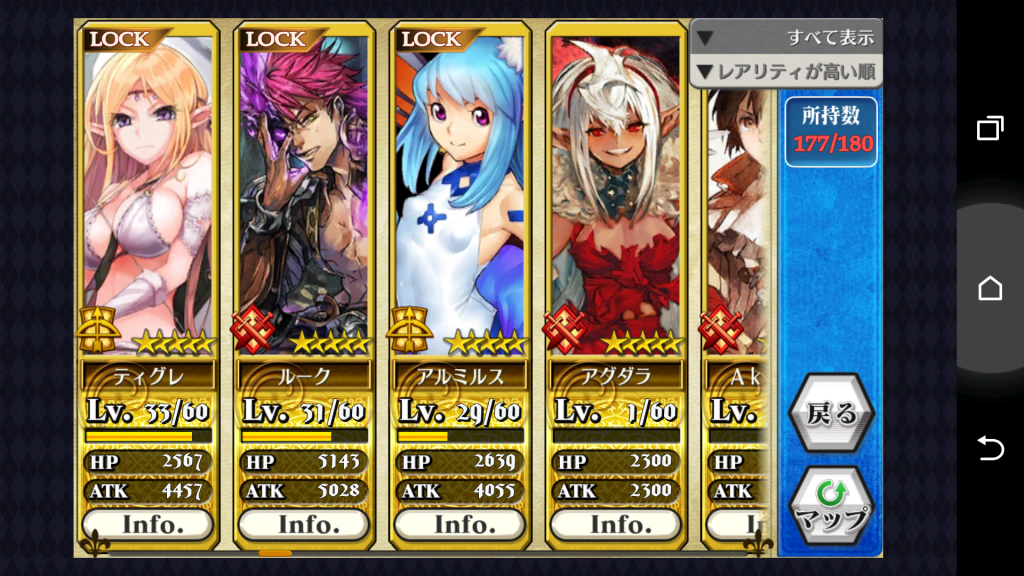Open the Android recent apps button
The width and height of the screenshot is (1024, 576).
(x=989, y=128)
